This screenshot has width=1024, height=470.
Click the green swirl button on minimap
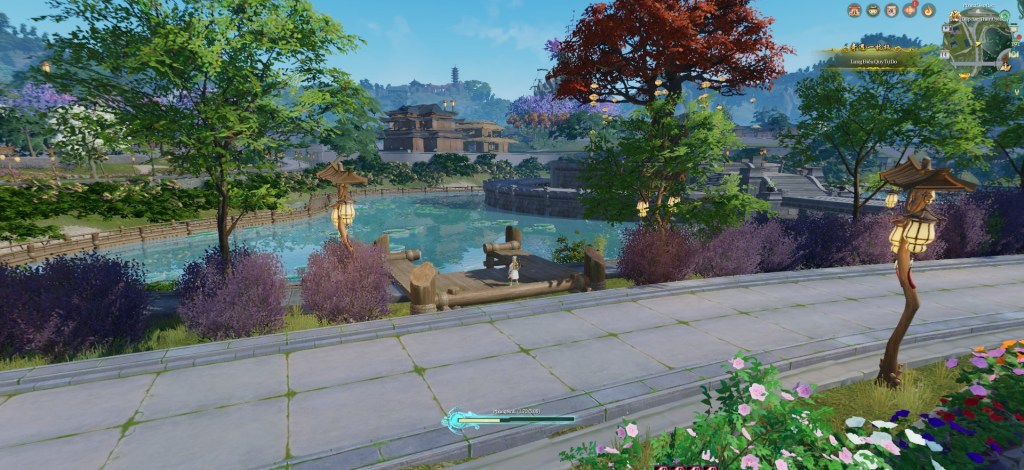[1004, 15]
